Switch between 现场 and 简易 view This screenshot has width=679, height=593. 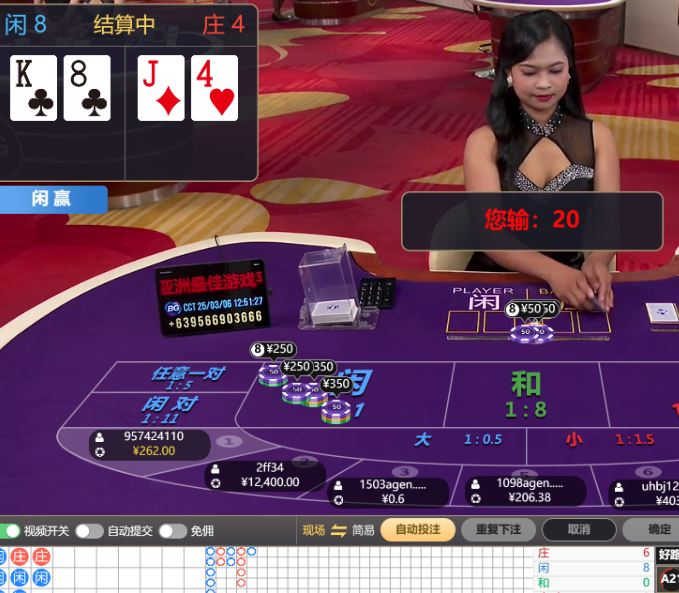click(338, 530)
